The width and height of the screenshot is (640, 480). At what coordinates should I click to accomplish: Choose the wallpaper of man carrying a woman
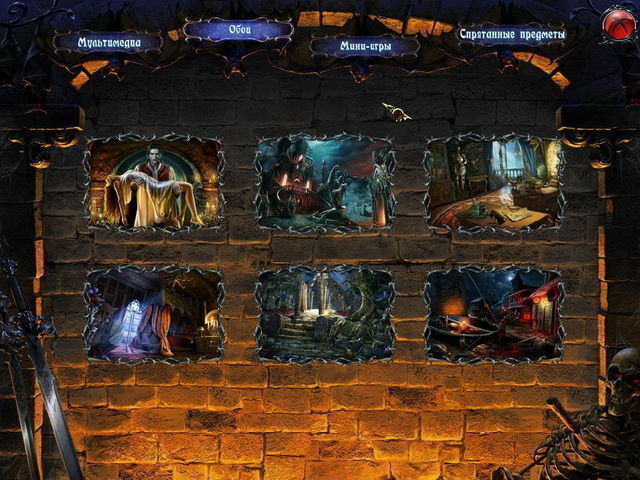point(154,184)
